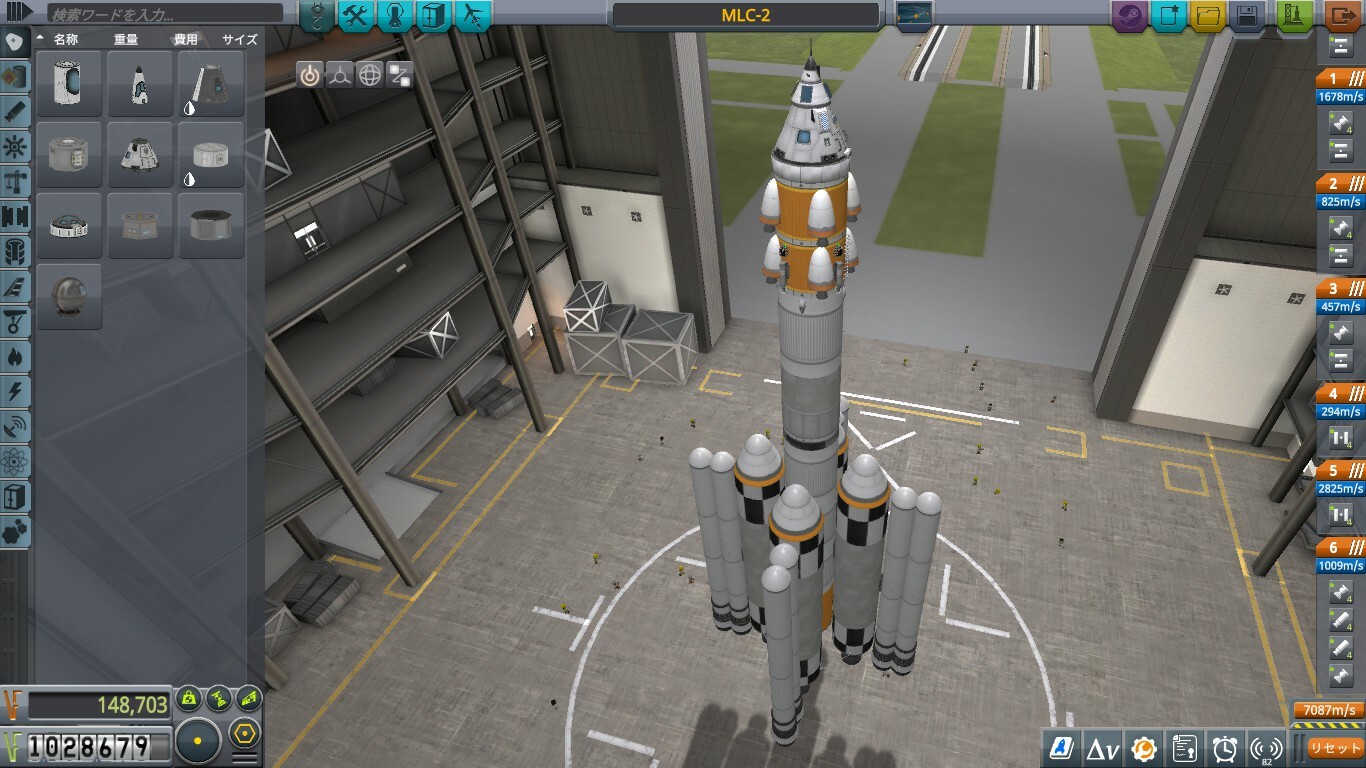Click the リセット reset button
Viewport: 1366px width, 768px height.
pyautogui.click(x=1335, y=748)
